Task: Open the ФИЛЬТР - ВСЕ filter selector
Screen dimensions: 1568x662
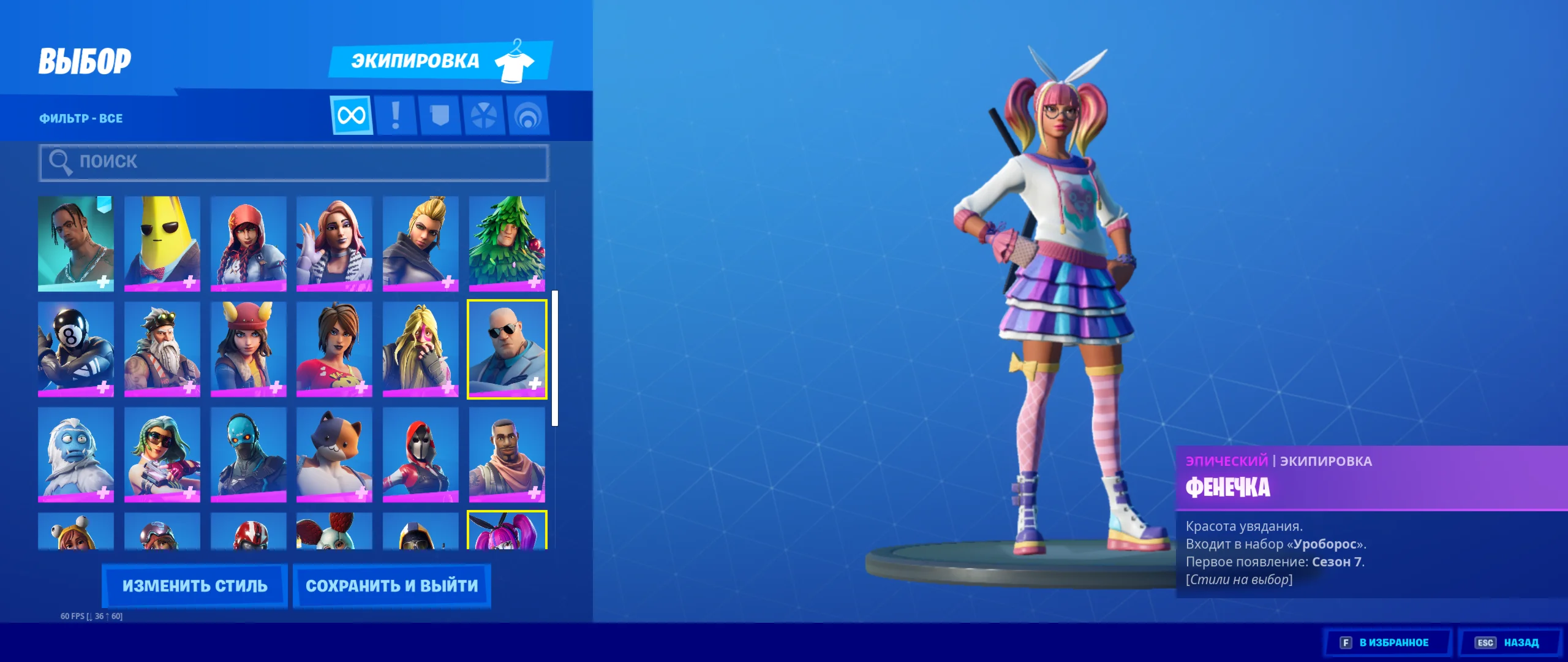Action: [x=80, y=118]
